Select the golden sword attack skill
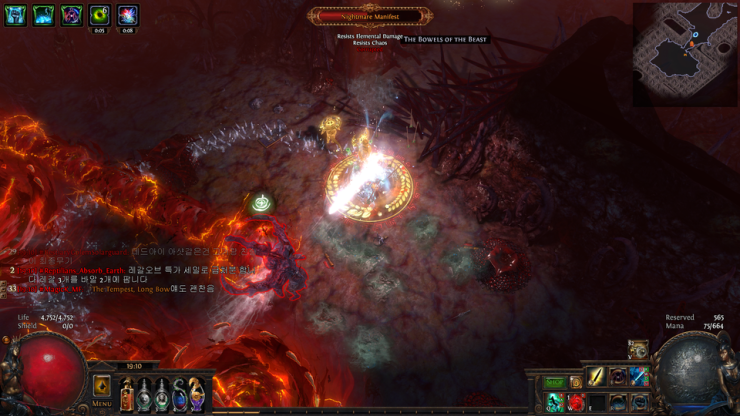 coord(596,377)
